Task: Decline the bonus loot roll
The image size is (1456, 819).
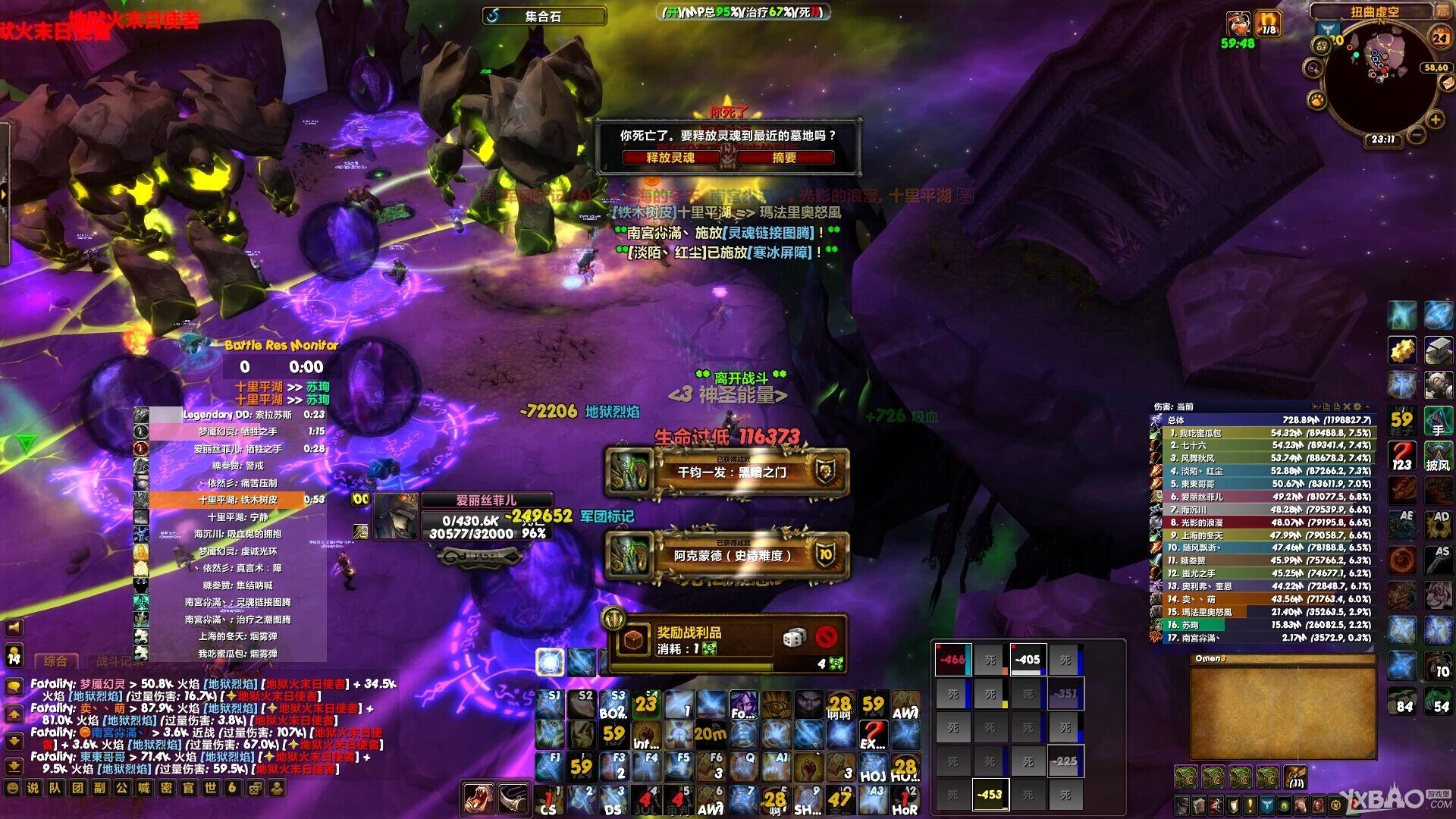Action: click(x=827, y=637)
